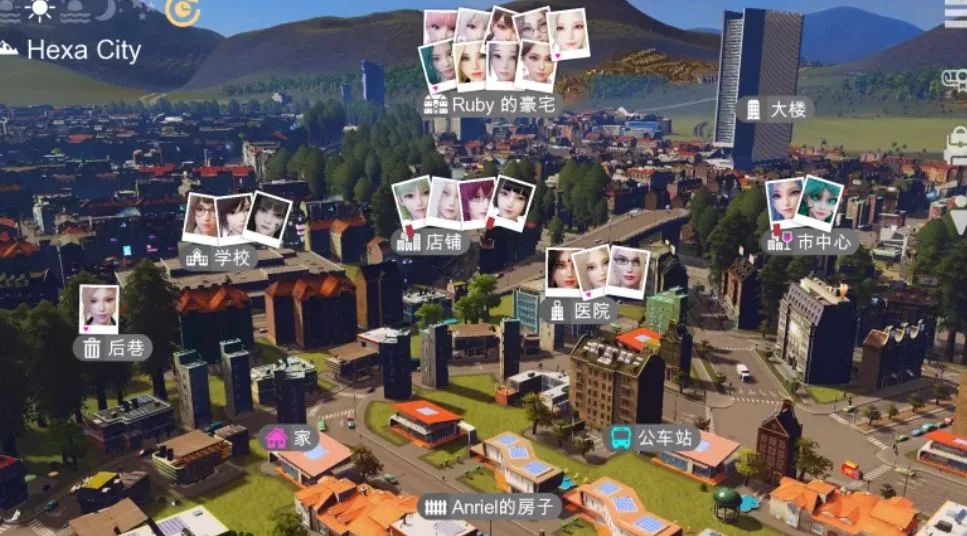Screen dimensions: 967x536
Task: Open the Hexa City map title
Action: (x=83, y=50)
